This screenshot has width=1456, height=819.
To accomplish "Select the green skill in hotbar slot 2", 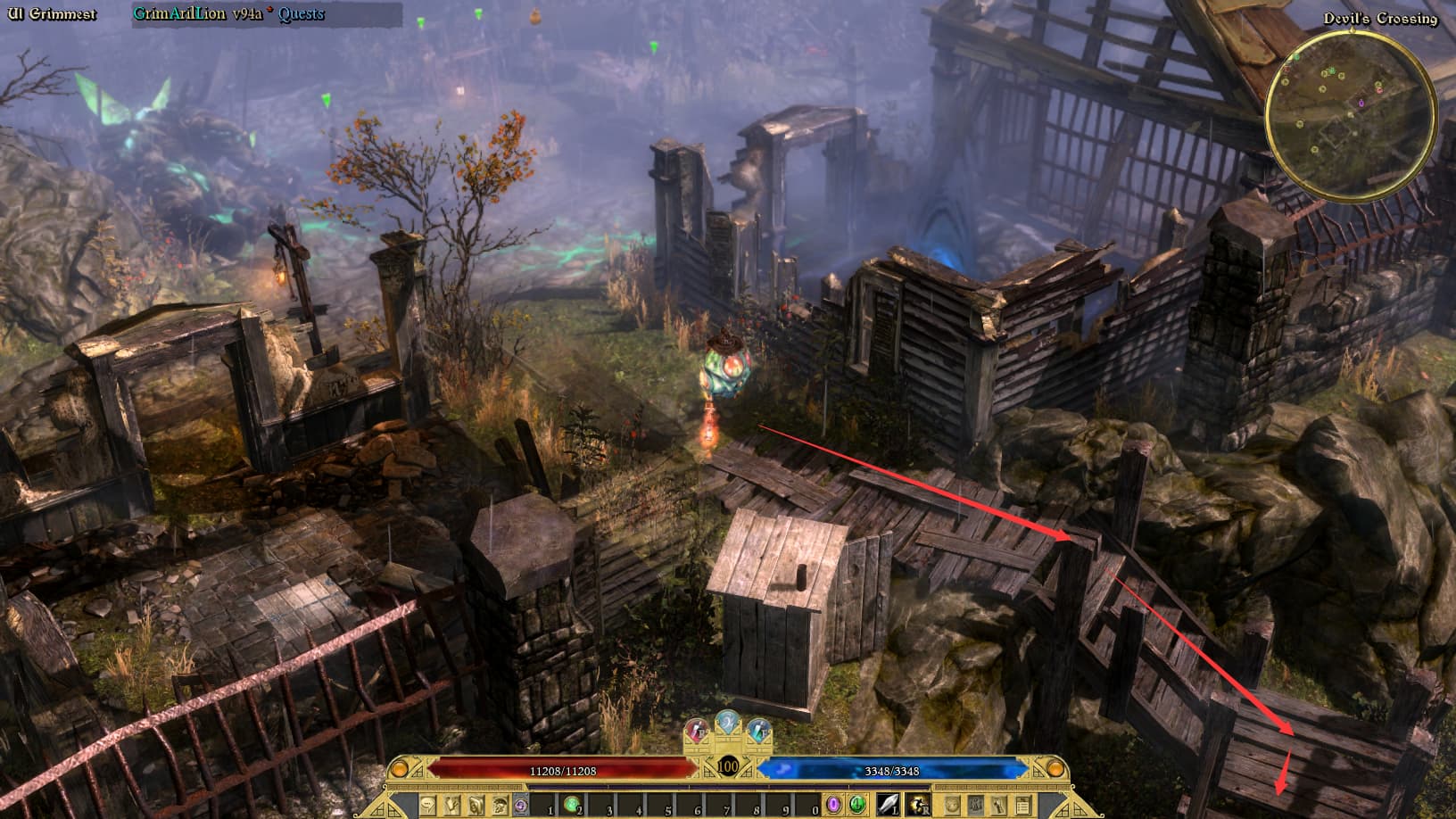I will (x=572, y=805).
